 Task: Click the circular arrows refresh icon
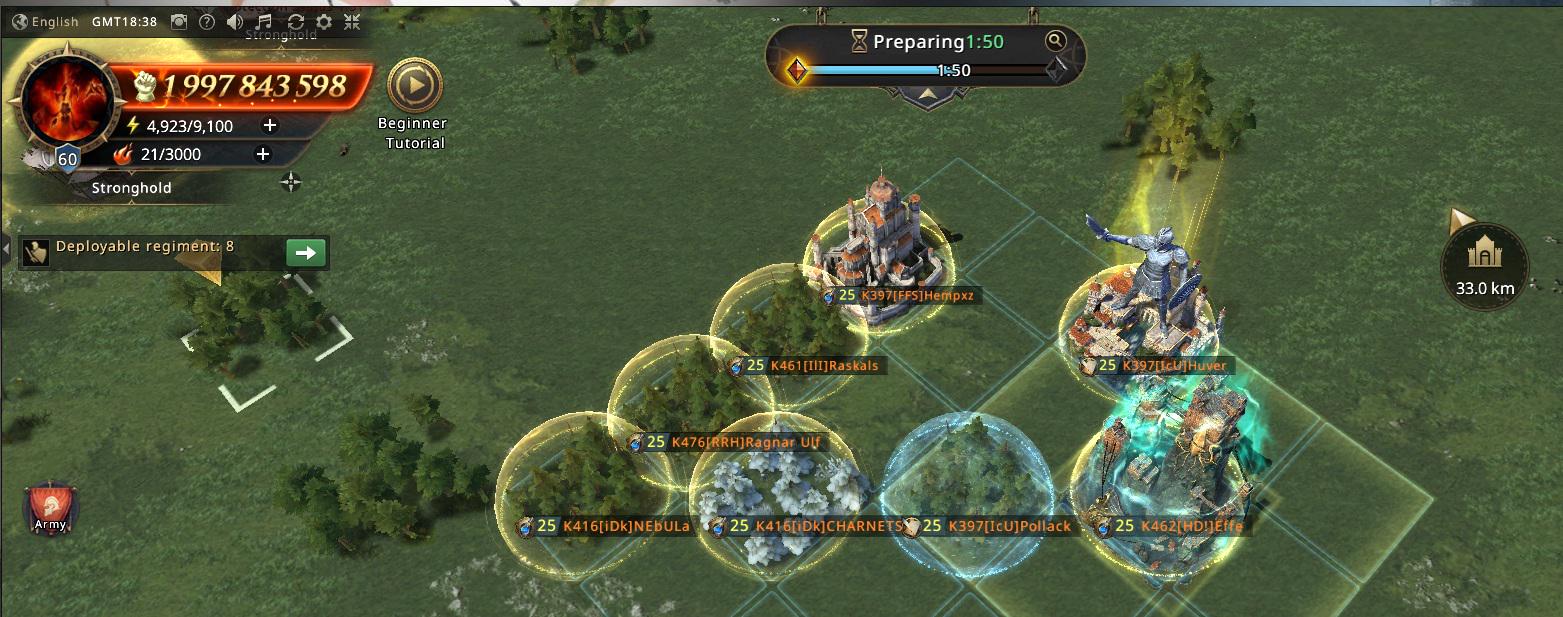click(x=295, y=22)
